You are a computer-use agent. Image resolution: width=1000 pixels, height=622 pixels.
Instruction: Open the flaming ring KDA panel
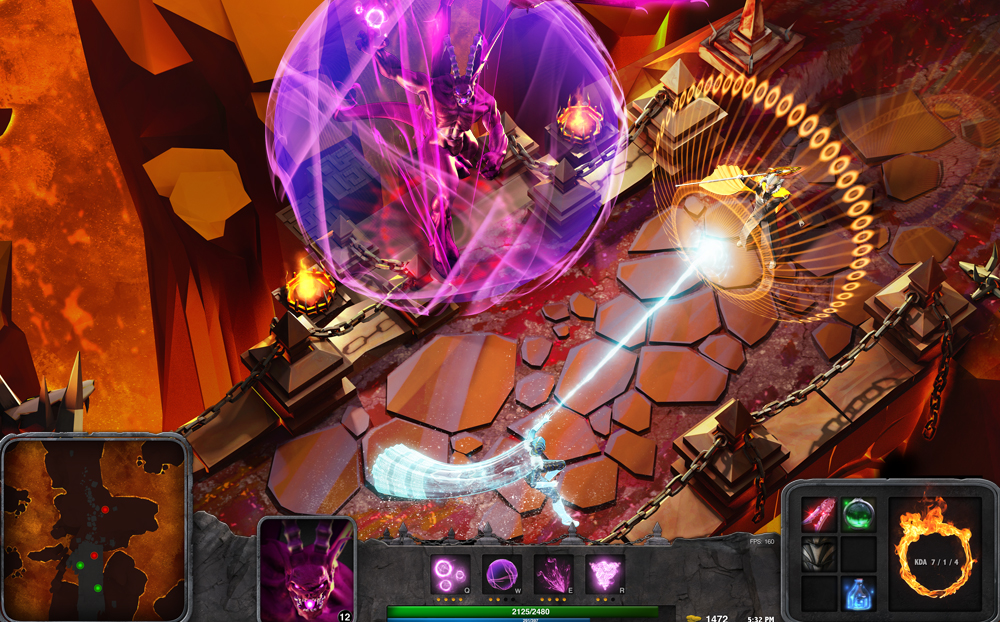(x=935, y=553)
